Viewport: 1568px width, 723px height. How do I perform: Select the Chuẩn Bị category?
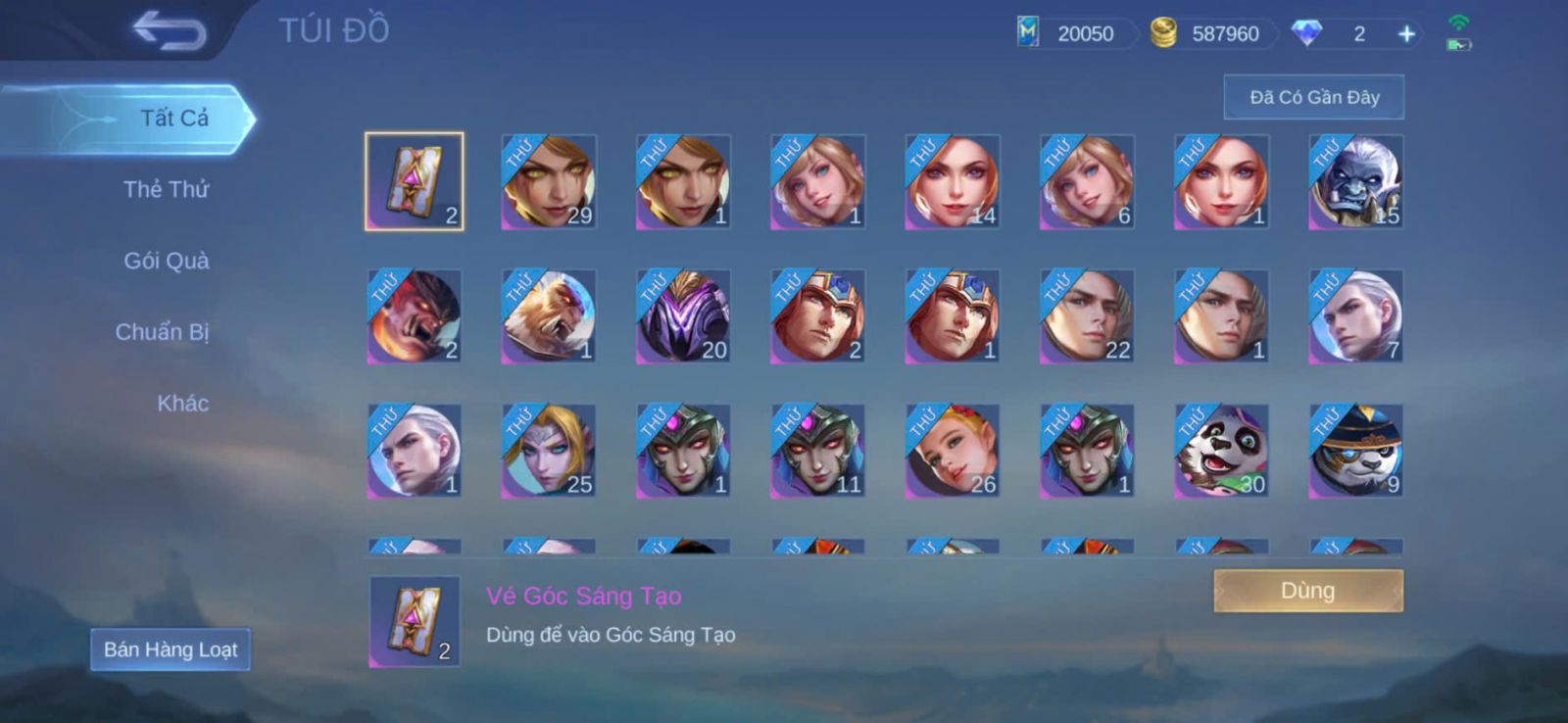coord(162,332)
